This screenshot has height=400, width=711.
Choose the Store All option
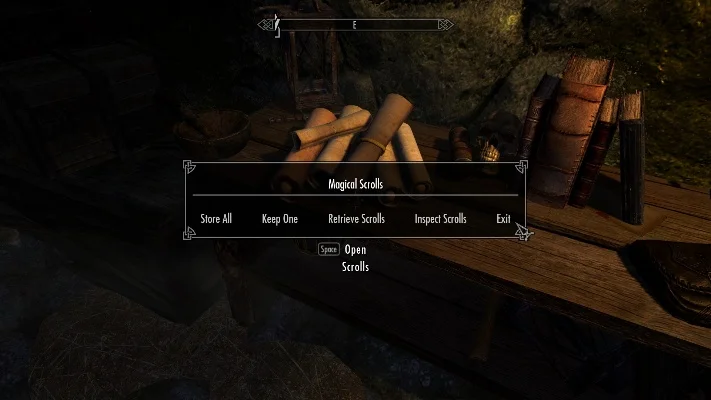click(215, 219)
